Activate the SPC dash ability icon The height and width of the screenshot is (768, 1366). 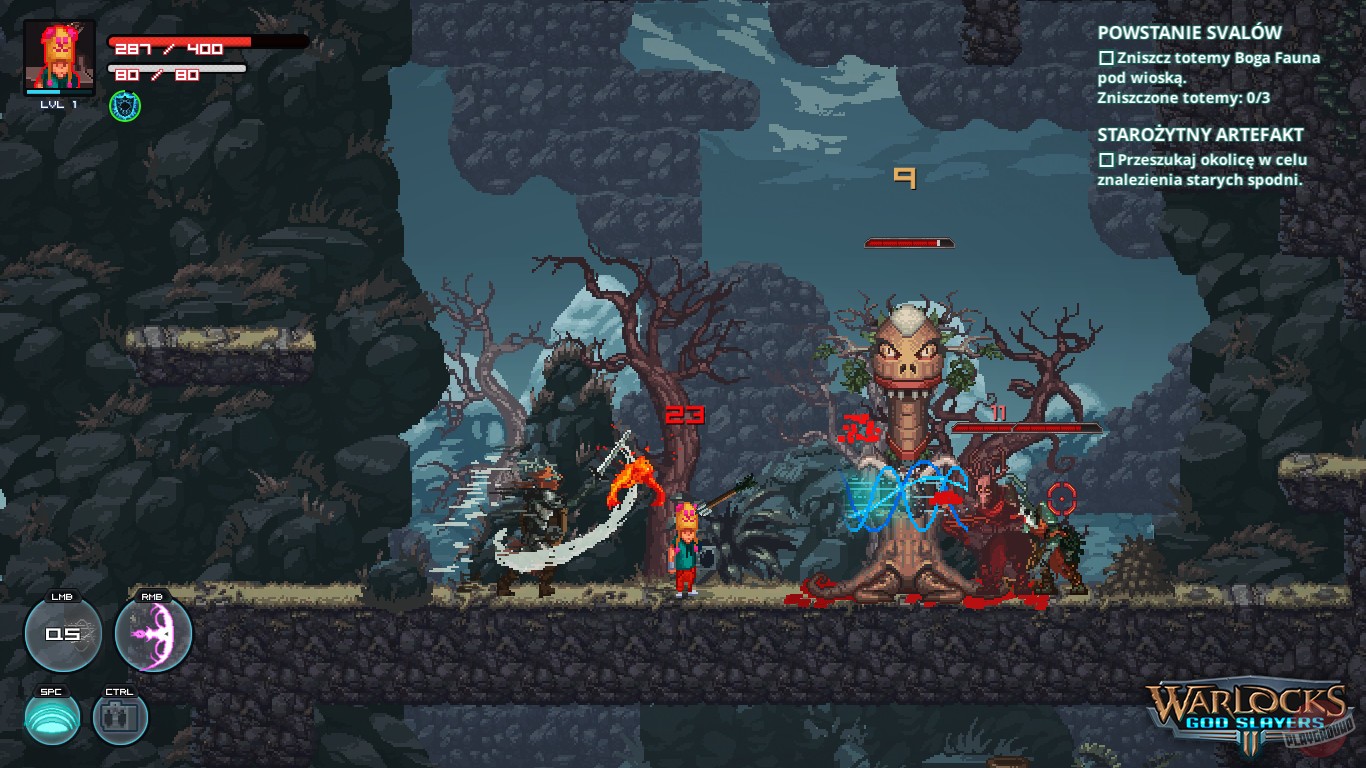(53, 718)
